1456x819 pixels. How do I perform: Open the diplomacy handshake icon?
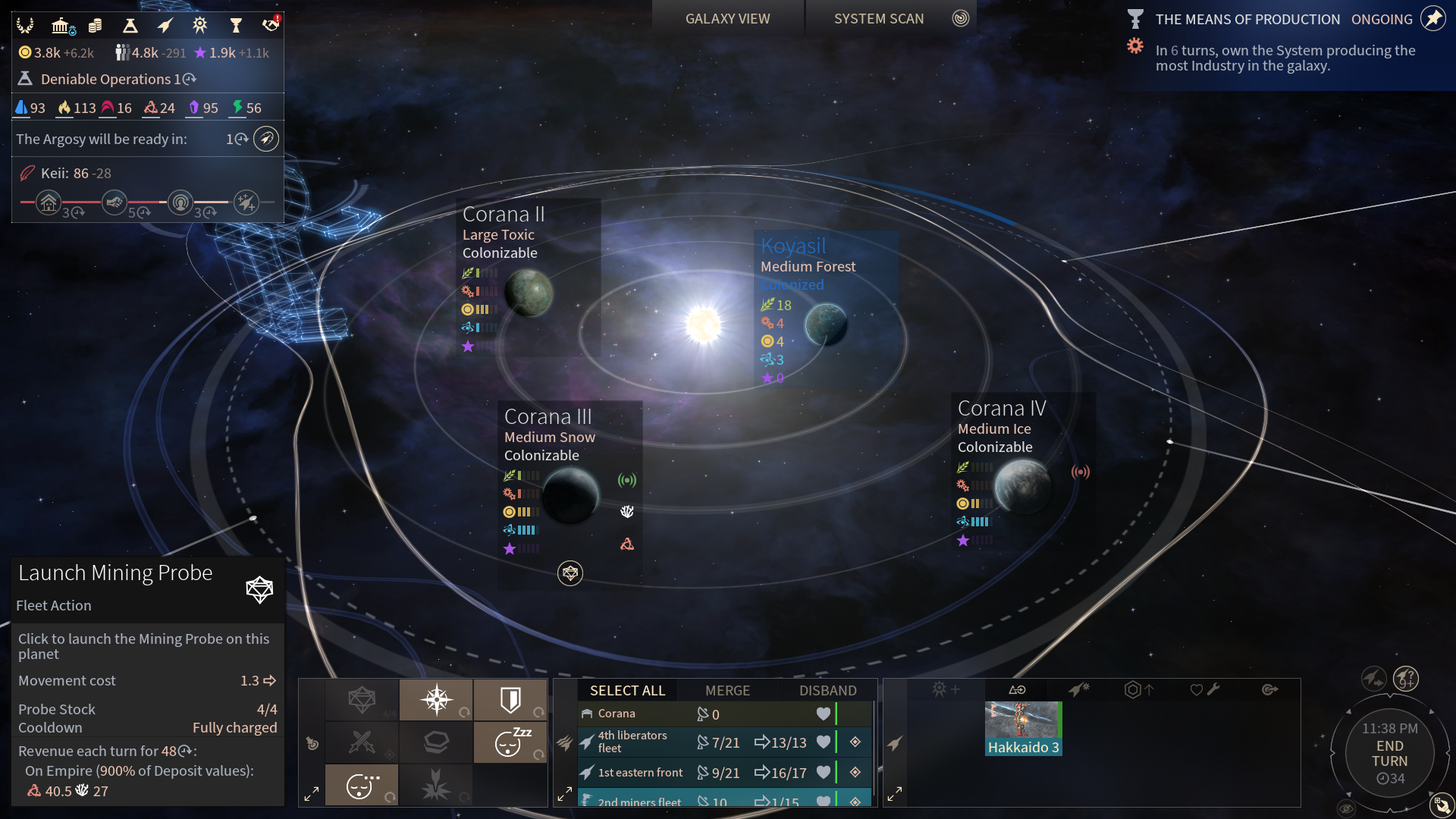pos(270,26)
